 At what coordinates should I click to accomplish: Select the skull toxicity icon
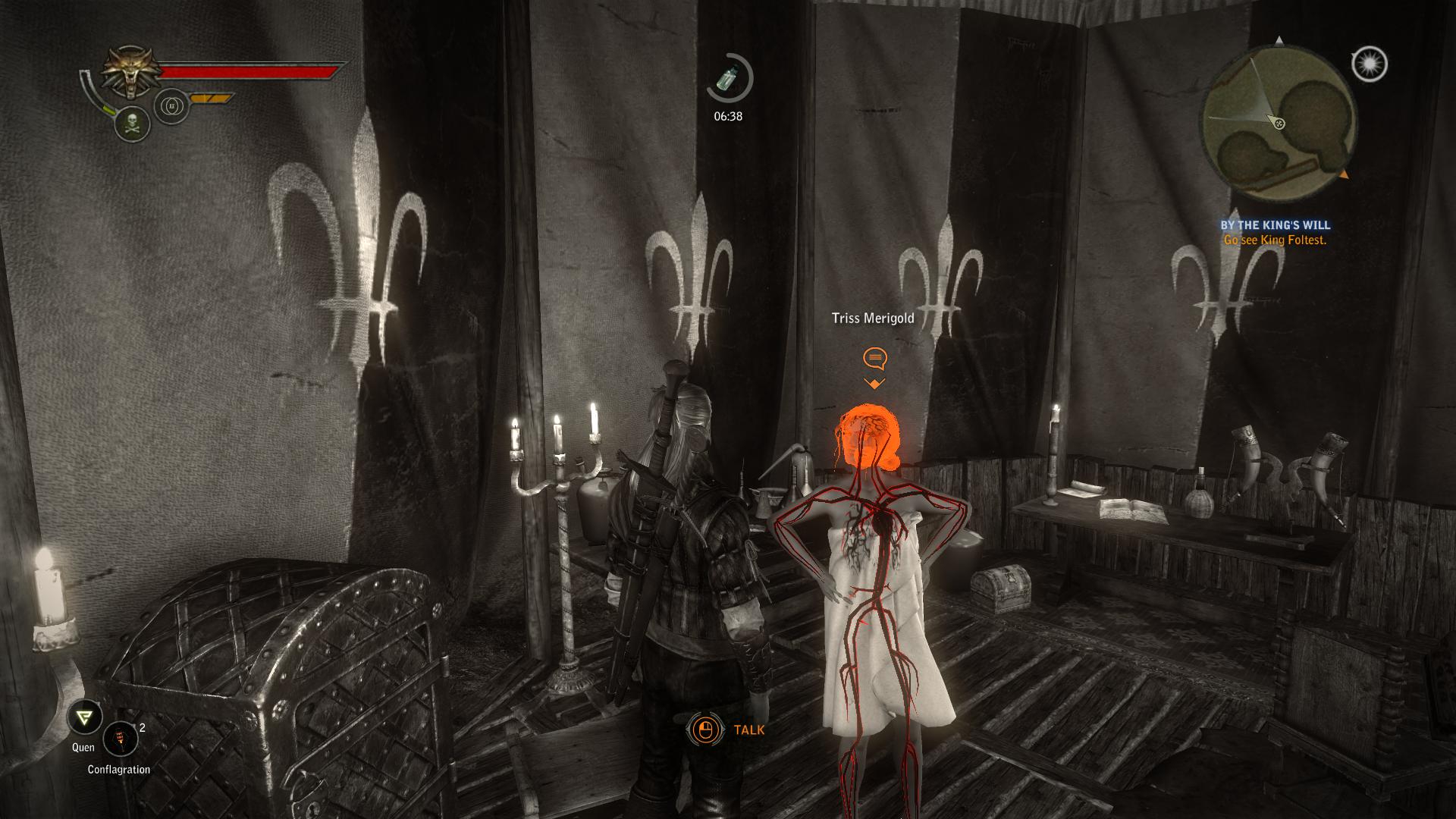132,123
